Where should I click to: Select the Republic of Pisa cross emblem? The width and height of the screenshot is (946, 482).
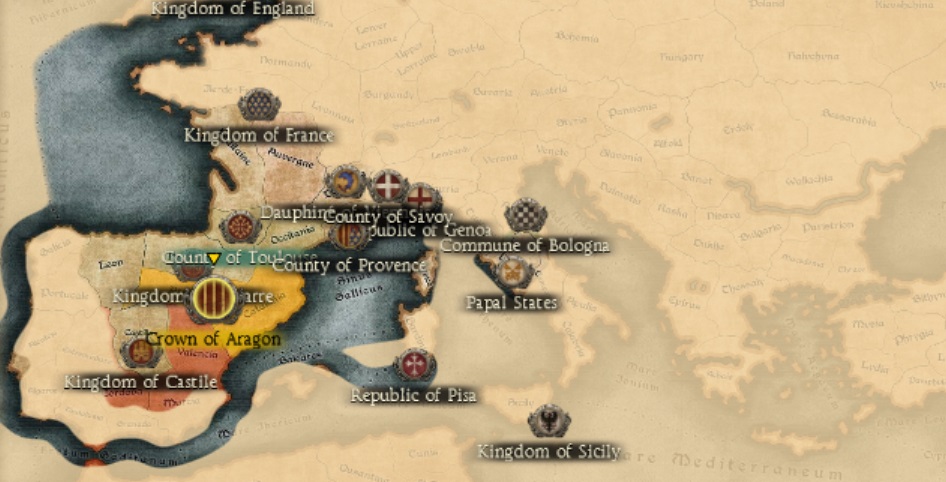(412, 364)
